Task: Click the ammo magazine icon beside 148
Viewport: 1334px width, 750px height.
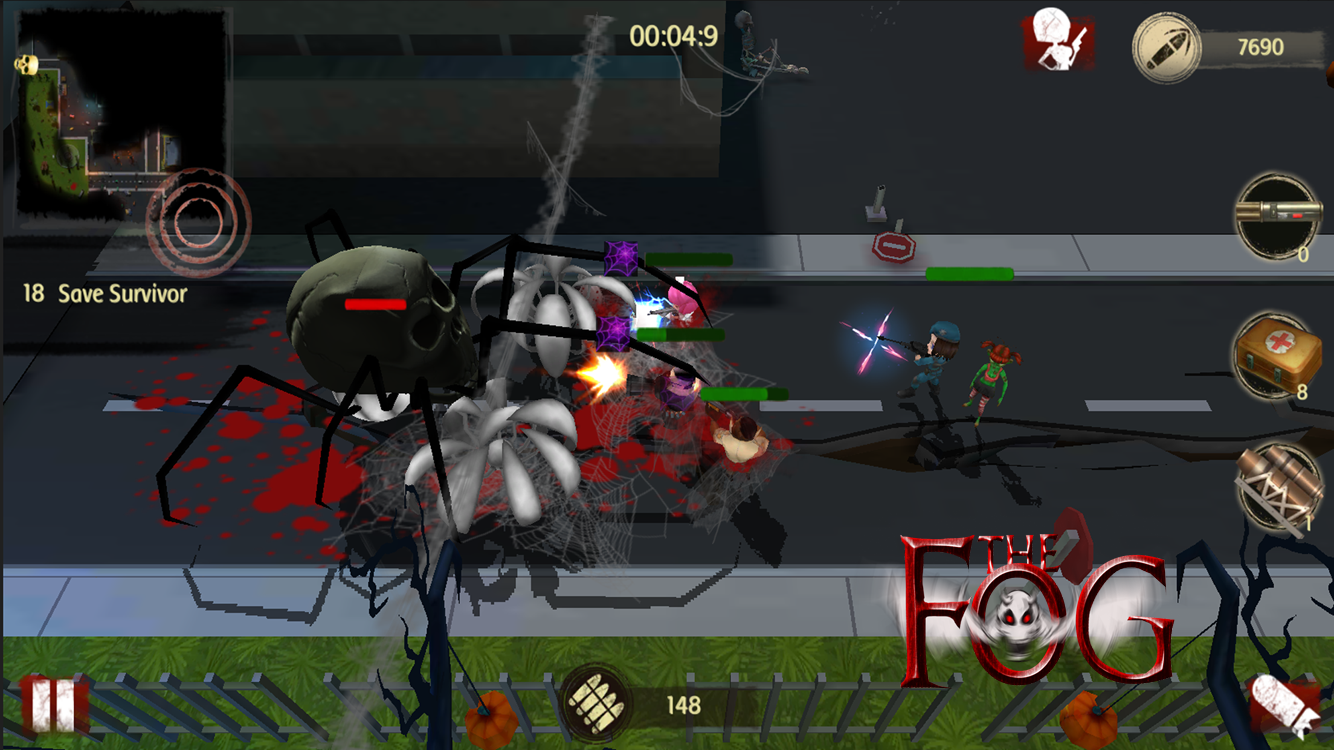Action: tap(595, 703)
